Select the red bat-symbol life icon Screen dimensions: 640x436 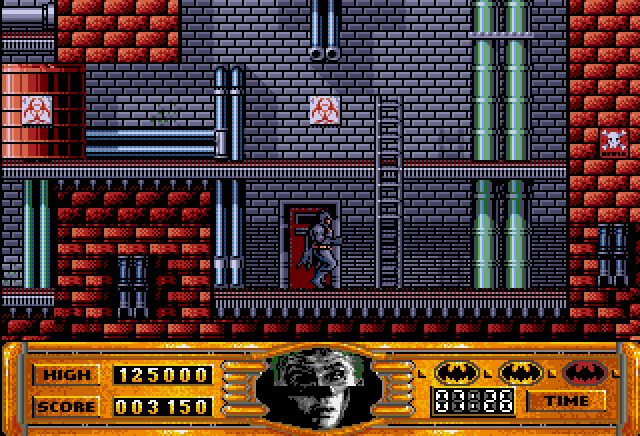coord(584,373)
